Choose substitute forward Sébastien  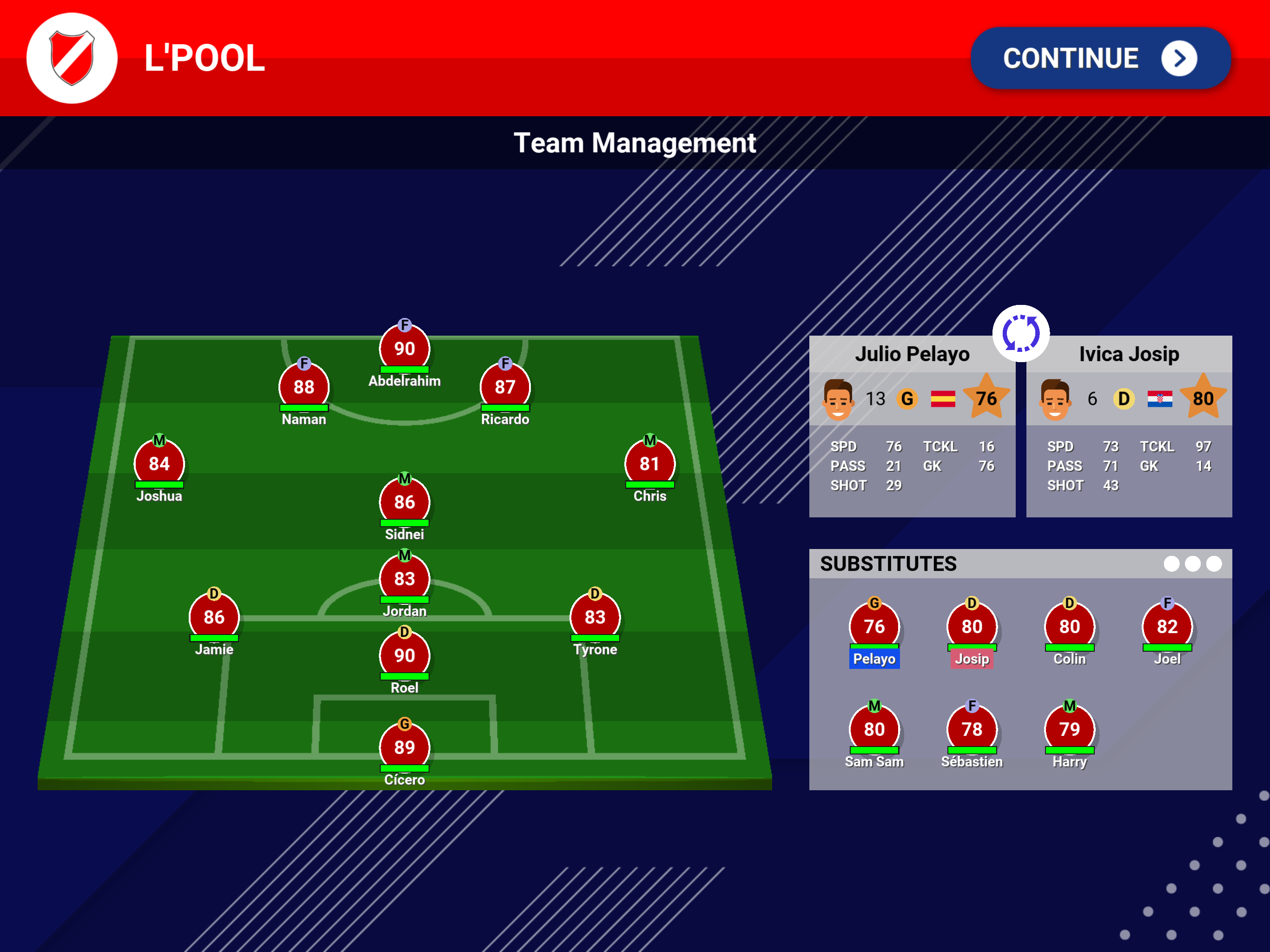(972, 729)
